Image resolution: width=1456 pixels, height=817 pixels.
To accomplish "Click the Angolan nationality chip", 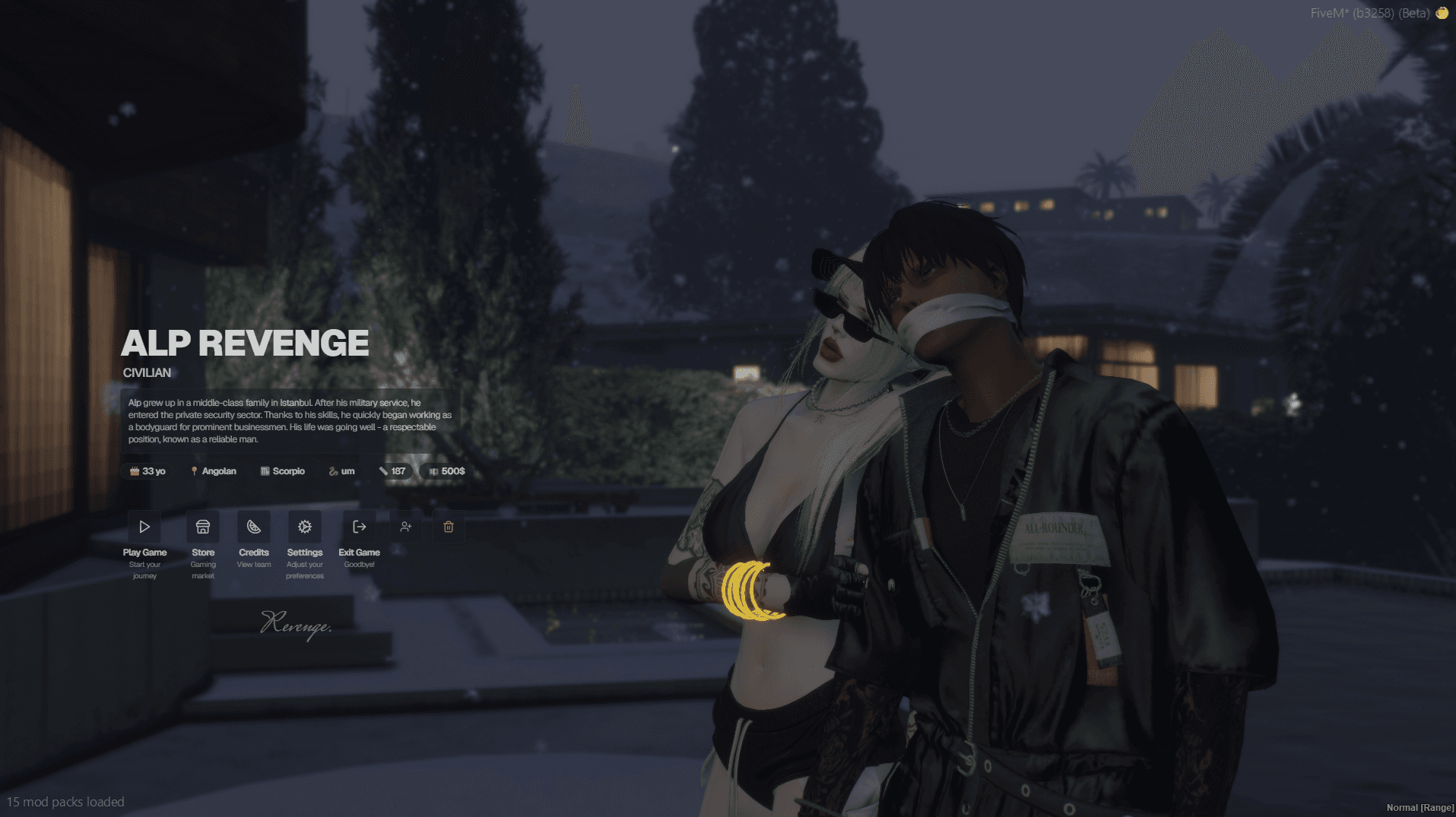I will coord(214,470).
